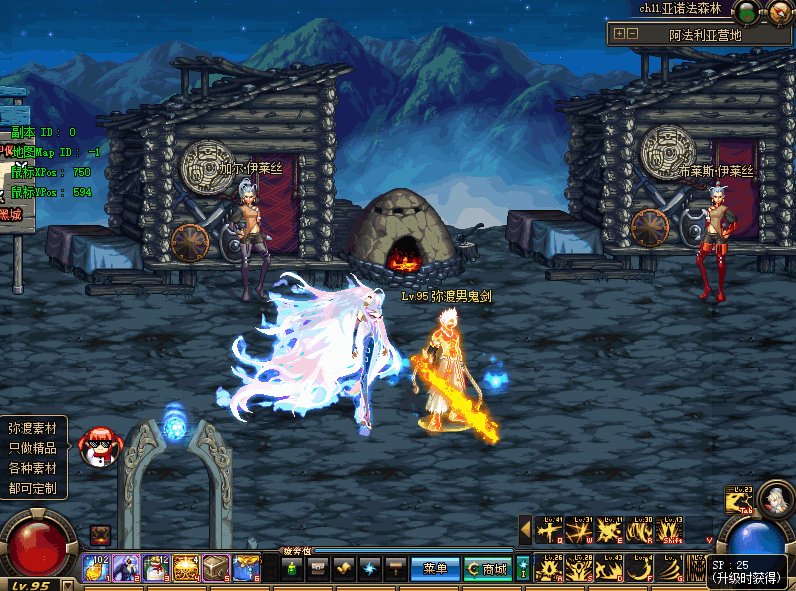Toggle the skill bar's left arrow expander
Screen dimensions: 796x591
(x=525, y=530)
